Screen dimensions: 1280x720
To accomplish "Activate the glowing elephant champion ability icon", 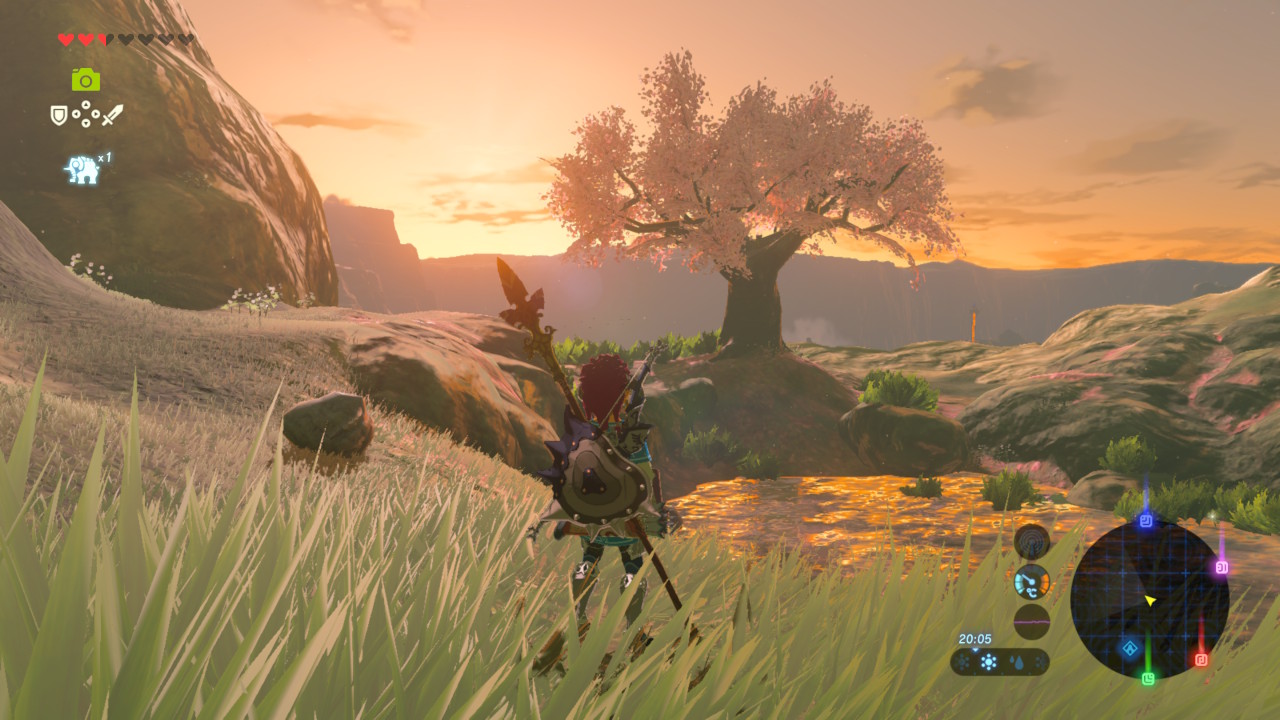I will [x=83, y=169].
